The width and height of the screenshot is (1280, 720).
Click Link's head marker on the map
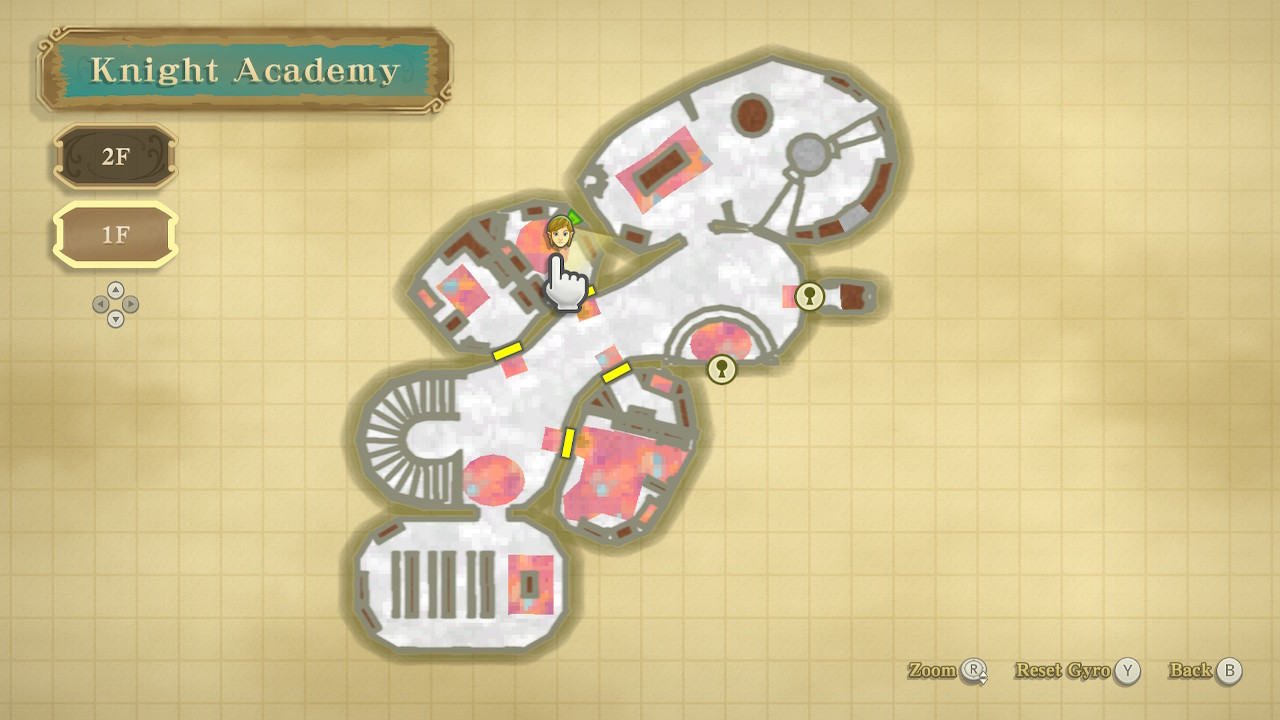point(560,234)
